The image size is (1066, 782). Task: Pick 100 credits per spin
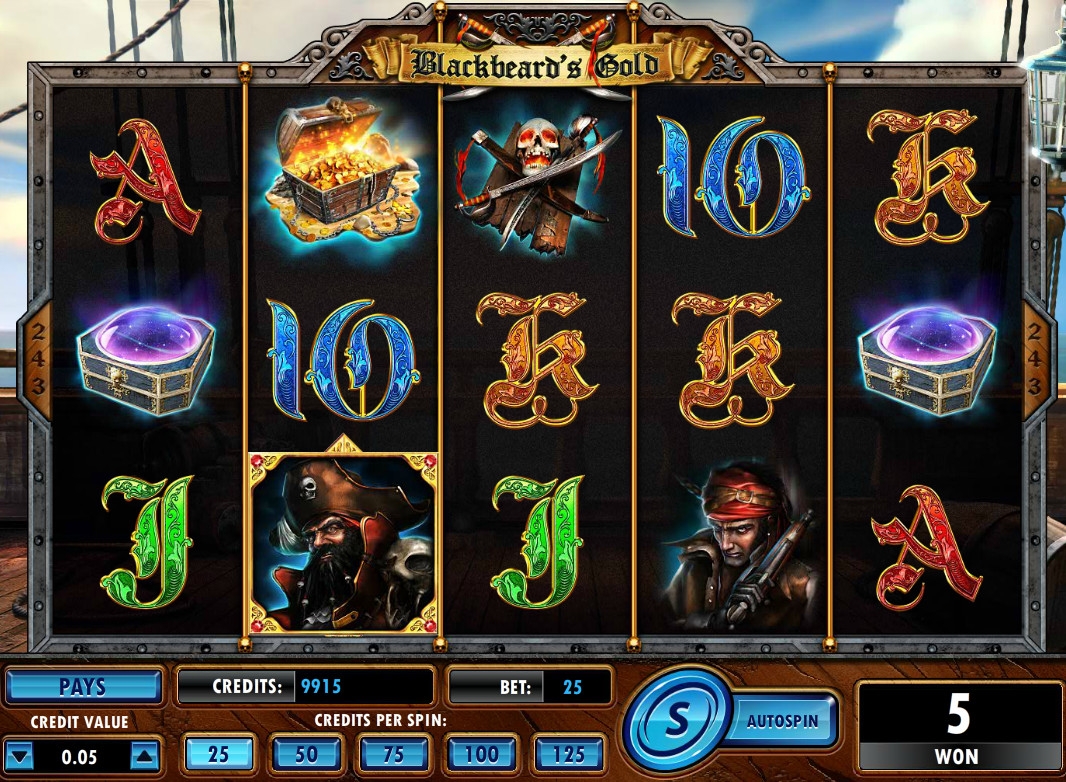pyautogui.click(x=482, y=754)
